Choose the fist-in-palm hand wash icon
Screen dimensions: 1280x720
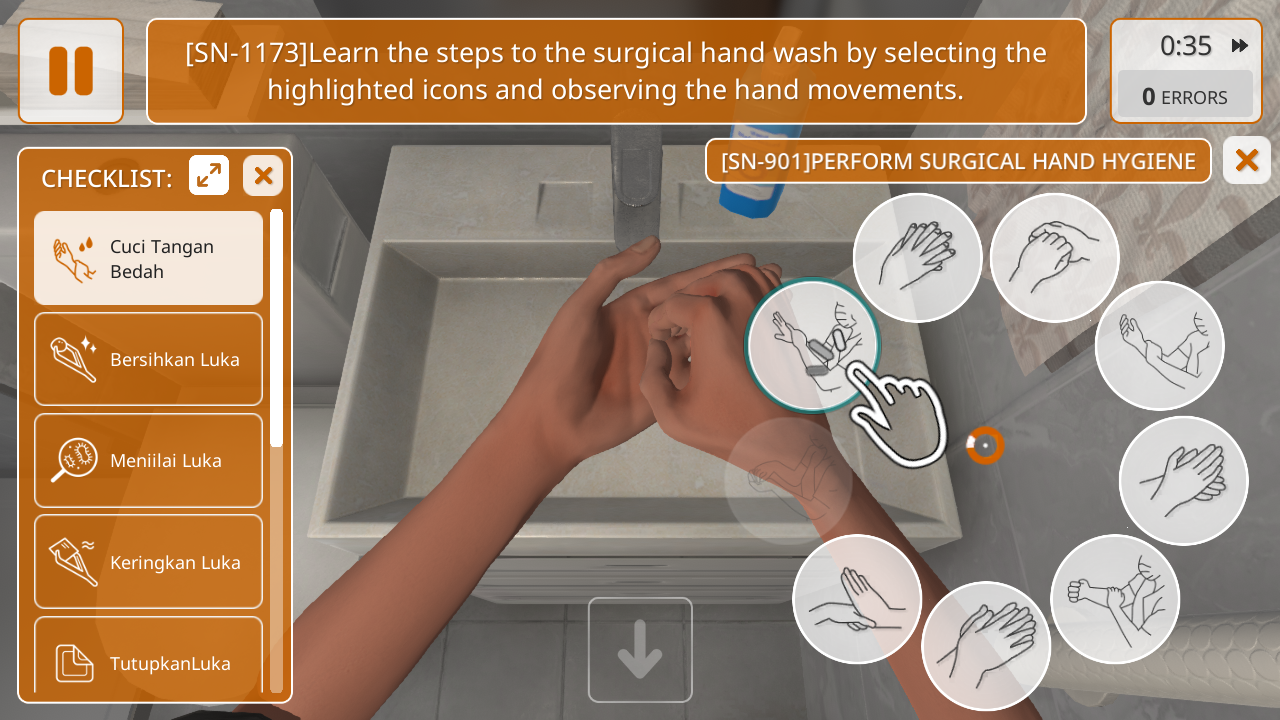click(x=1054, y=258)
